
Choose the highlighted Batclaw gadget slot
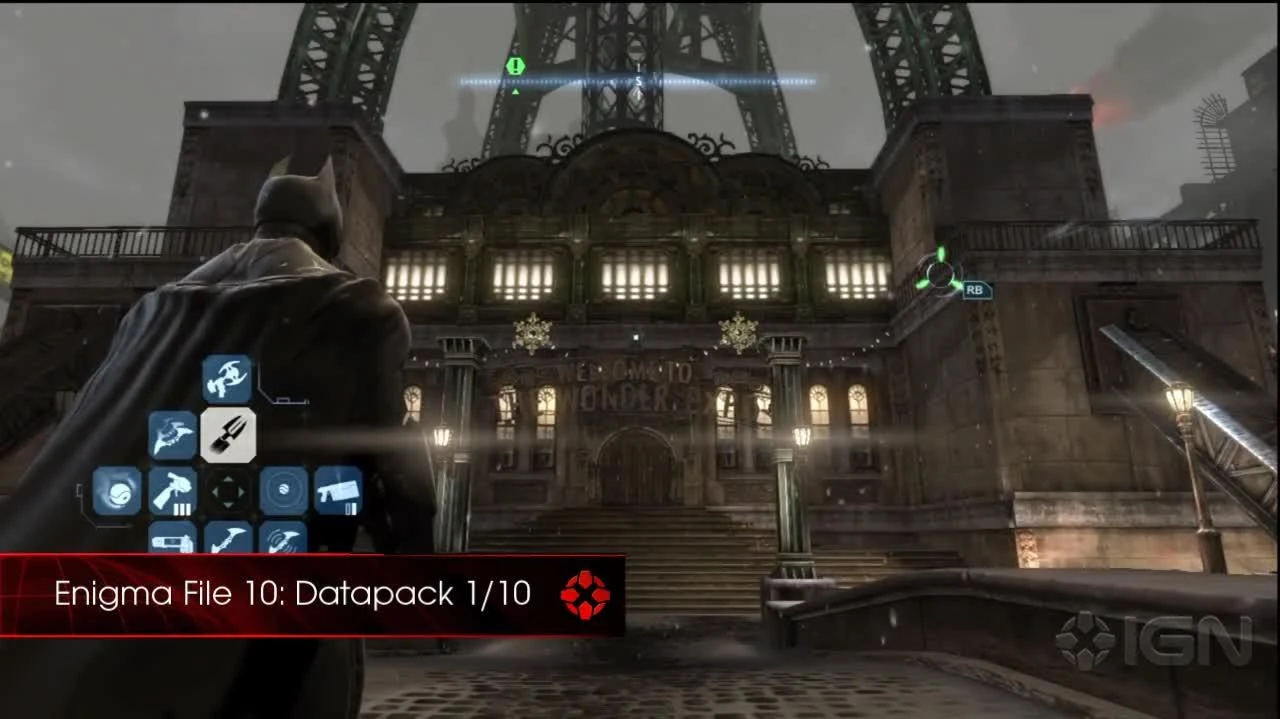[x=228, y=435]
